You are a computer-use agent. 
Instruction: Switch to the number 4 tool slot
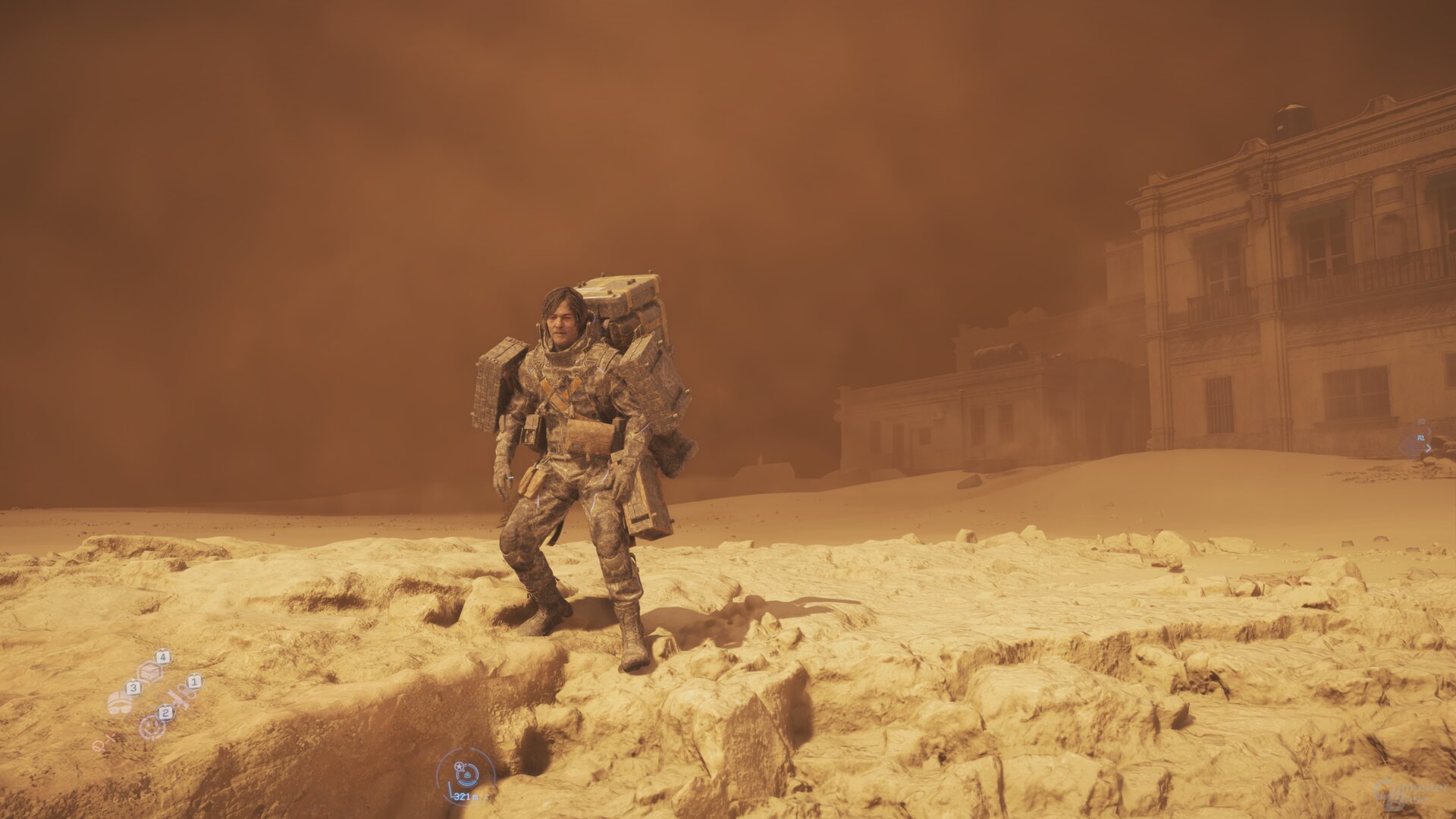(x=163, y=657)
